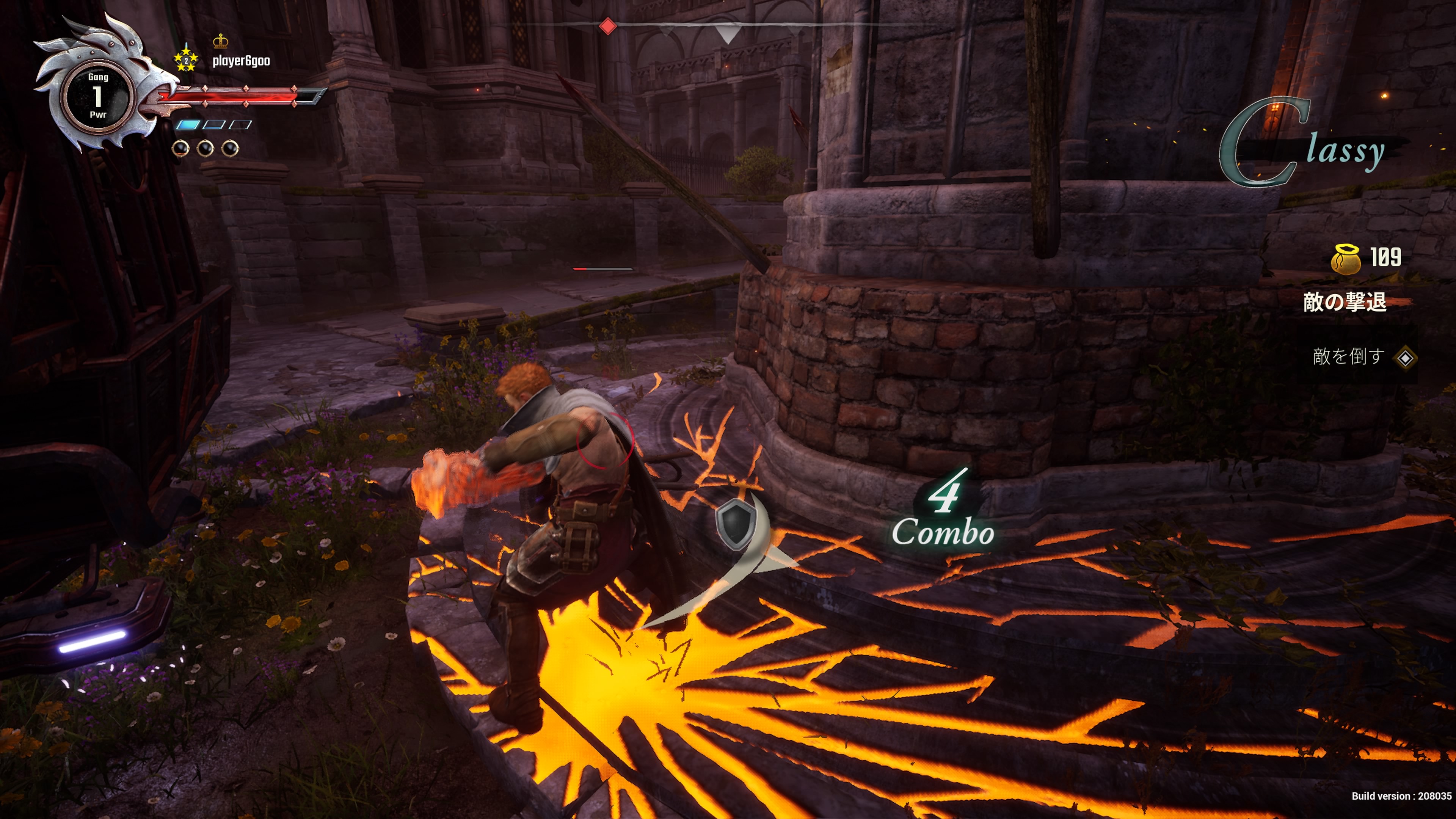
Task: Select the 敵の撃退 objective title
Action: coord(1345,303)
